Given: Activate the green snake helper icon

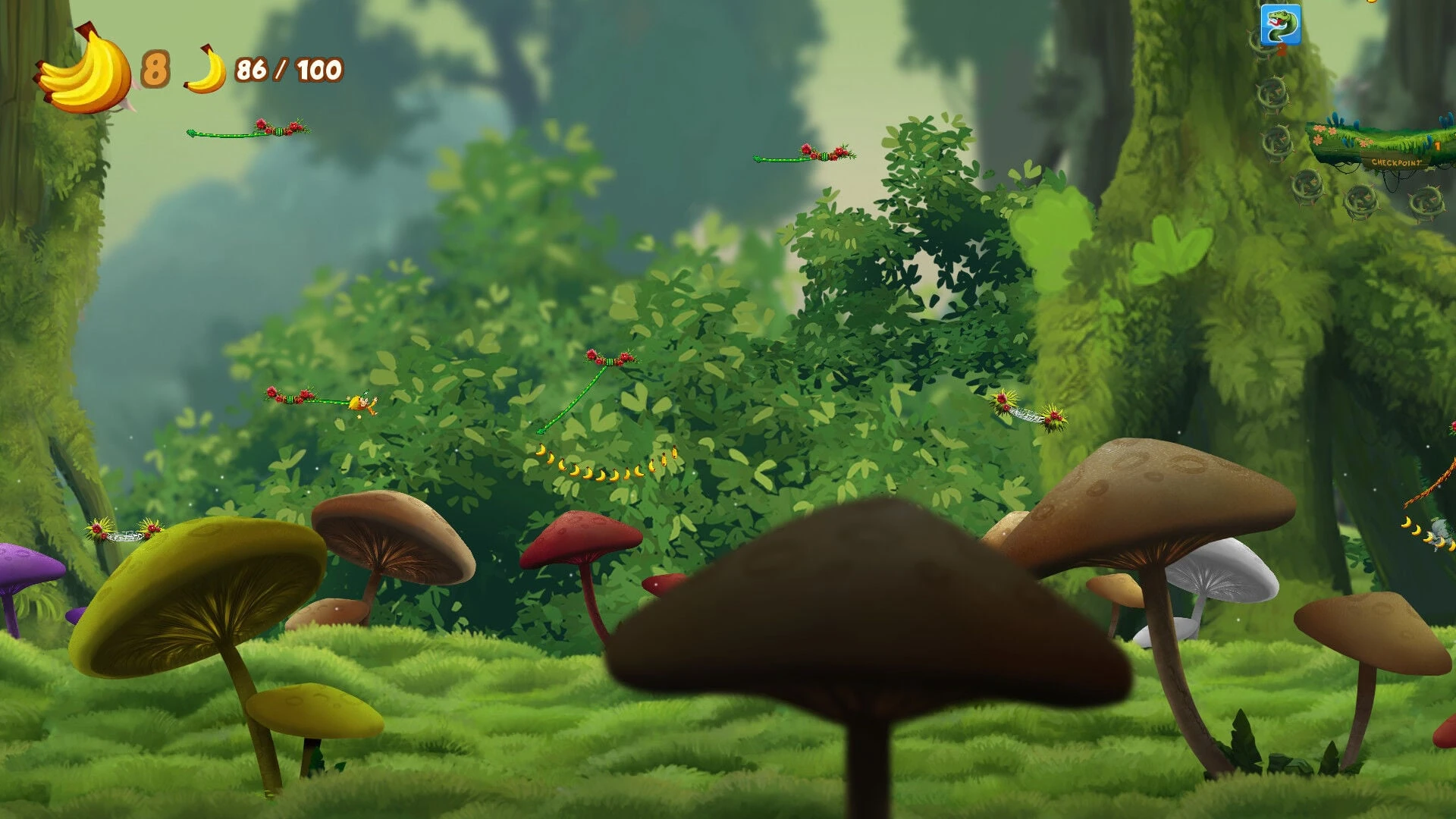Looking at the screenshot, I should pos(1280,24).
